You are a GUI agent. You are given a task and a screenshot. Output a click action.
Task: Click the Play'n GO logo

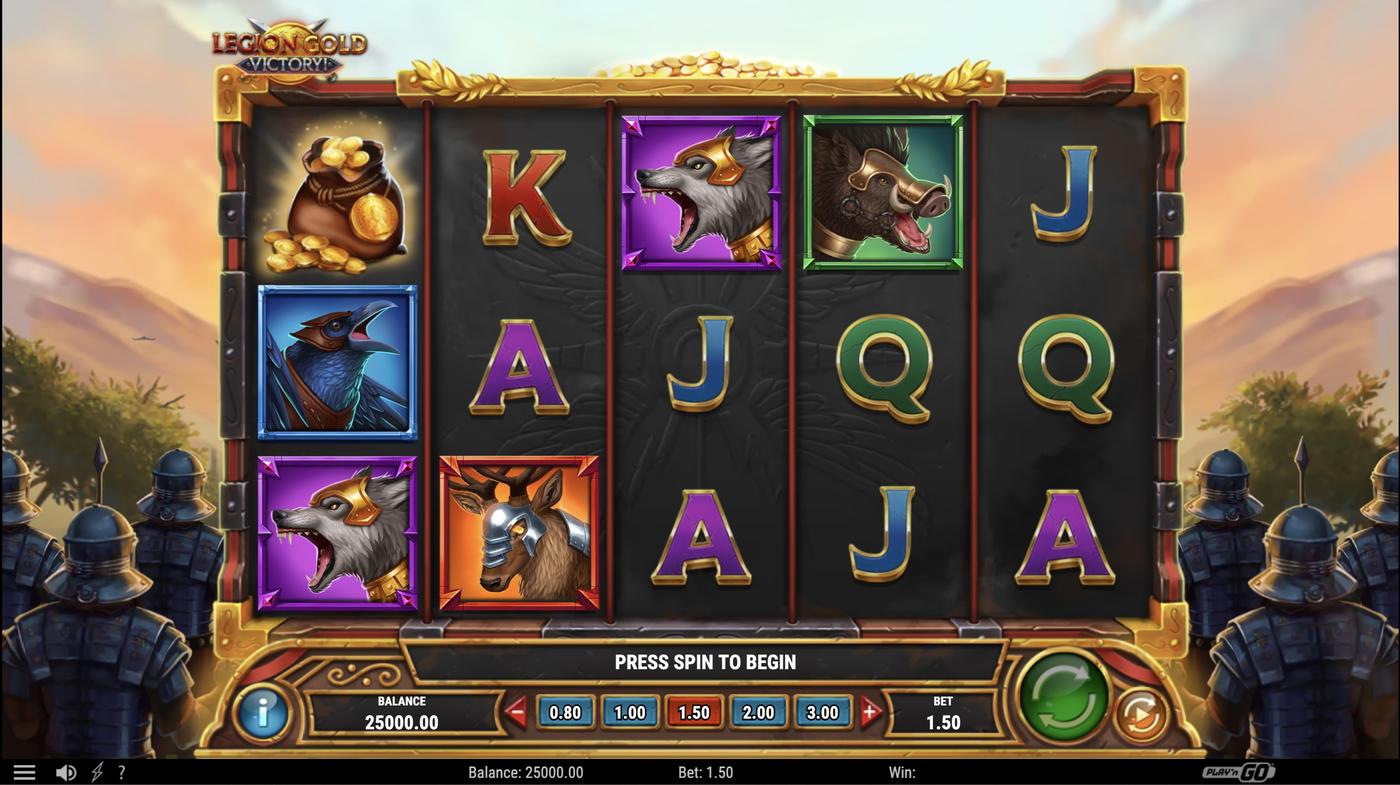pos(1240,769)
